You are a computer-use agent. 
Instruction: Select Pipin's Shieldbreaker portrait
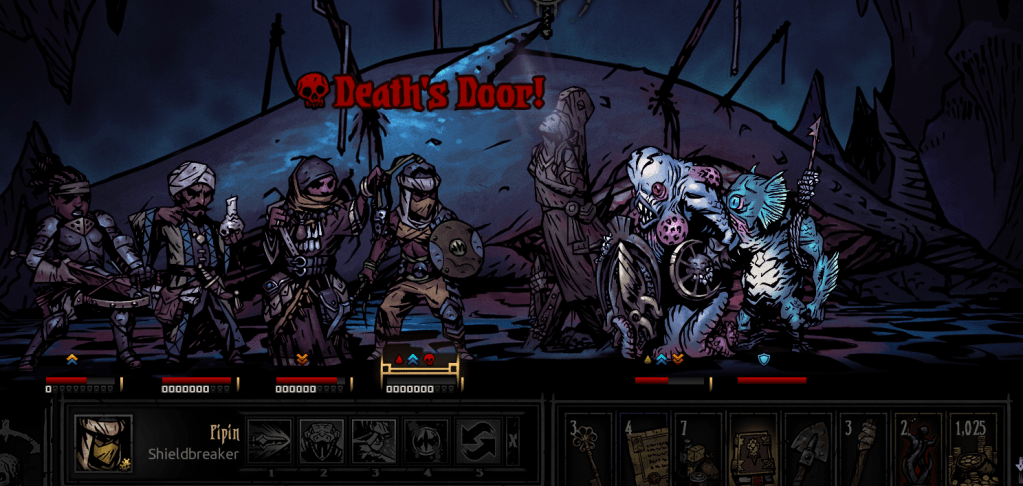coord(103,442)
